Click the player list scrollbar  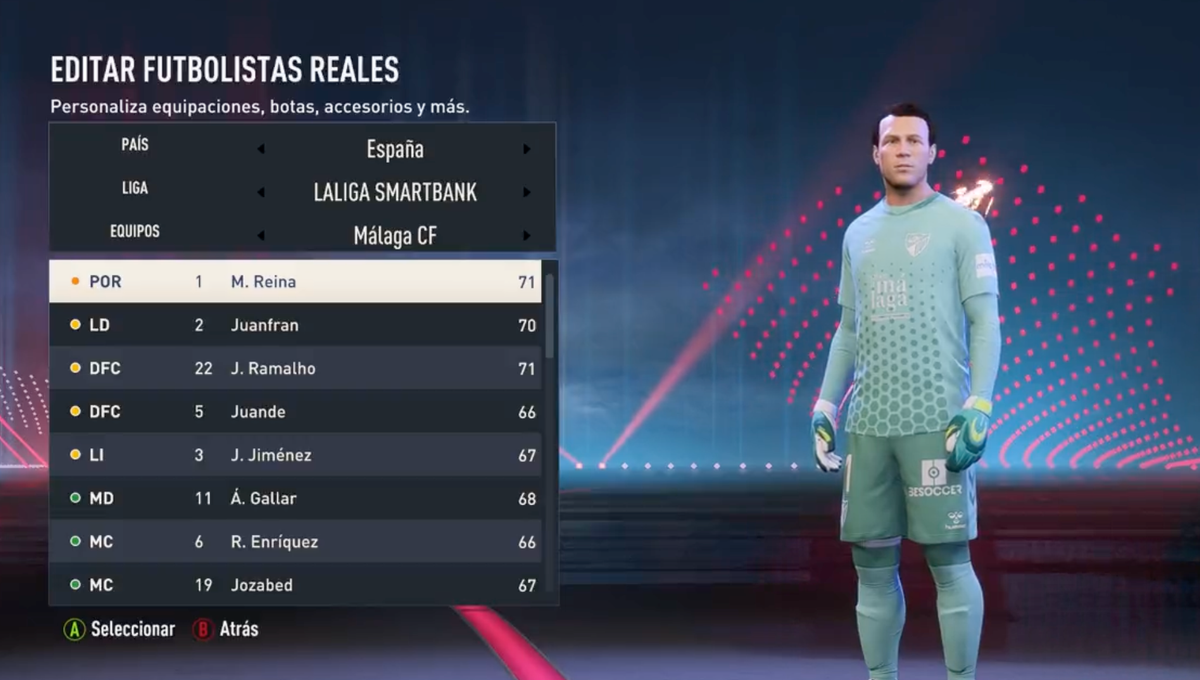pyautogui.click(x=549, y=315)
